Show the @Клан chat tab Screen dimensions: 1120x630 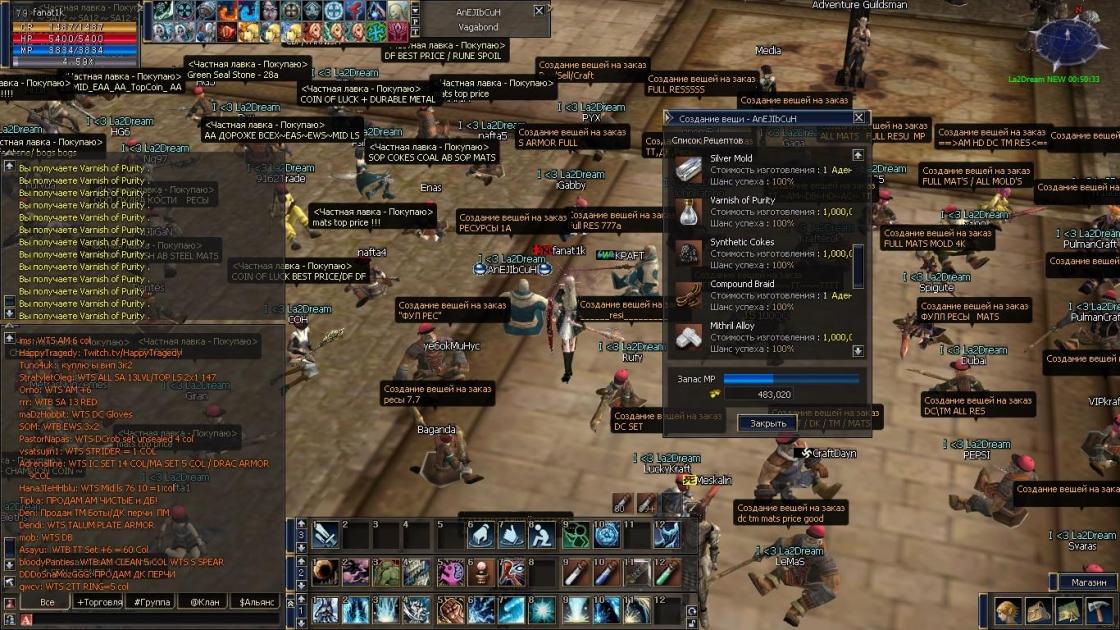click(x=203, y=602)
